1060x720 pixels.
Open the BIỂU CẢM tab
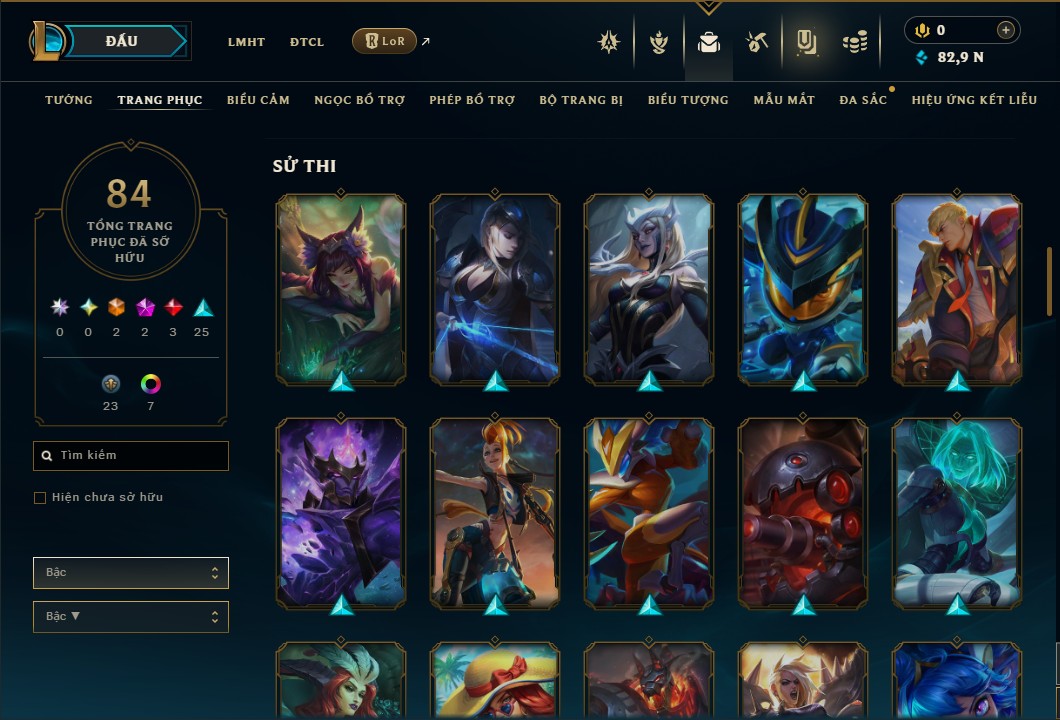(x=258, y=100)
